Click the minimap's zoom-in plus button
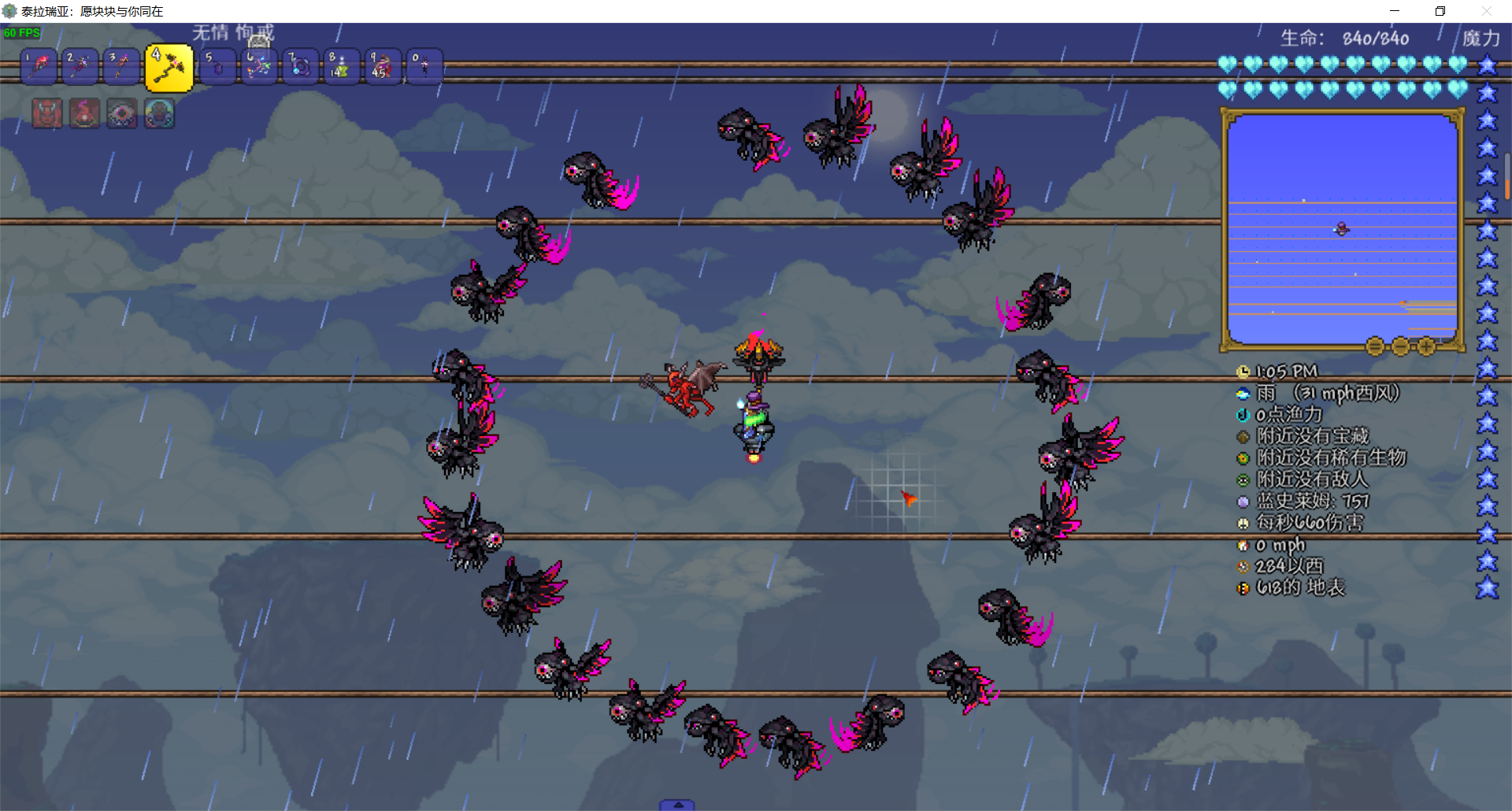The width and height of the screenshot is (1512, 811). (x=1426, y=346)
